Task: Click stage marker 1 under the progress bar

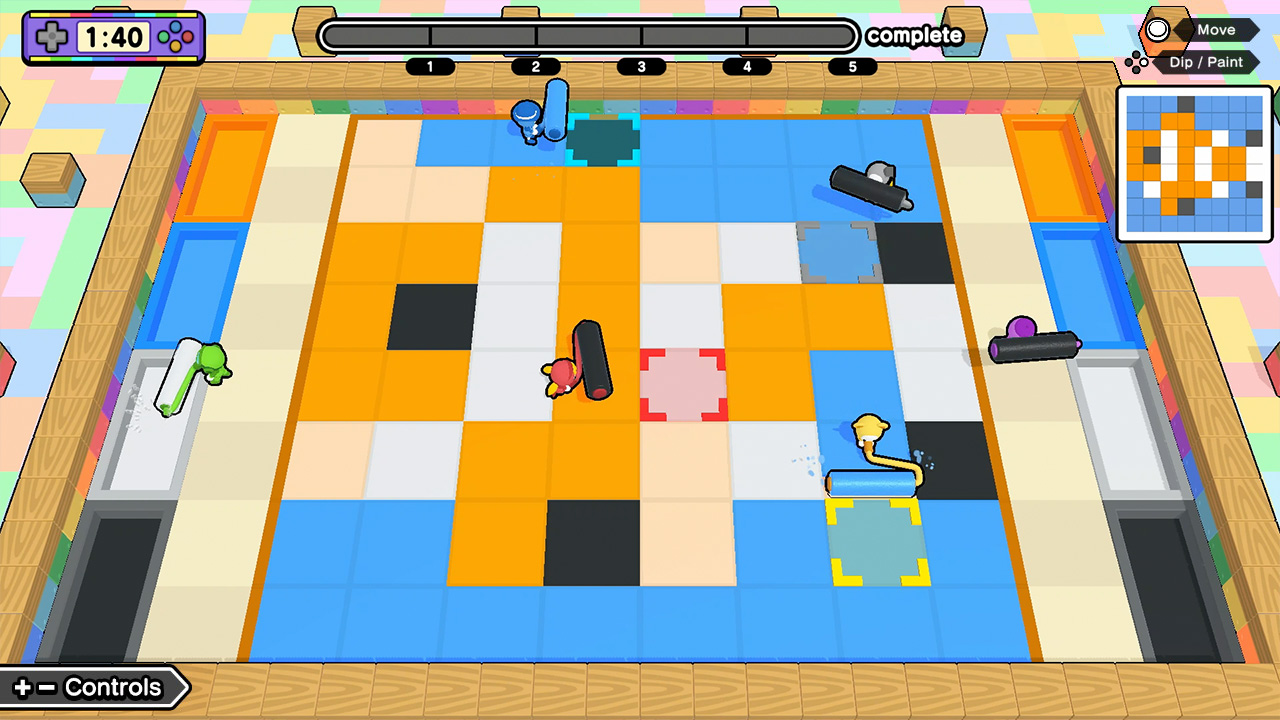Action: coord(430,67)
